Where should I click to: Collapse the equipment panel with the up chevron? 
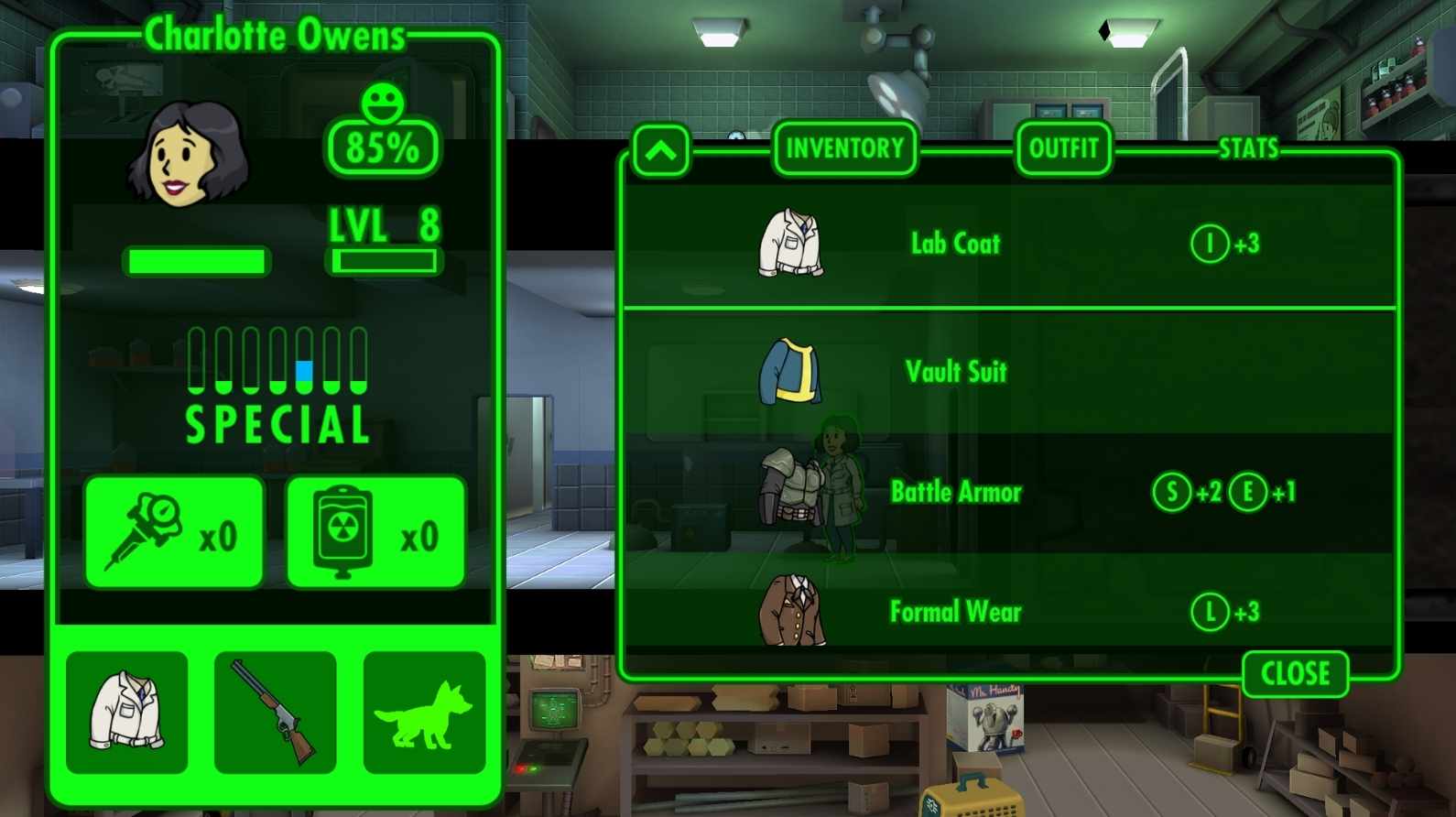(661, 151)
